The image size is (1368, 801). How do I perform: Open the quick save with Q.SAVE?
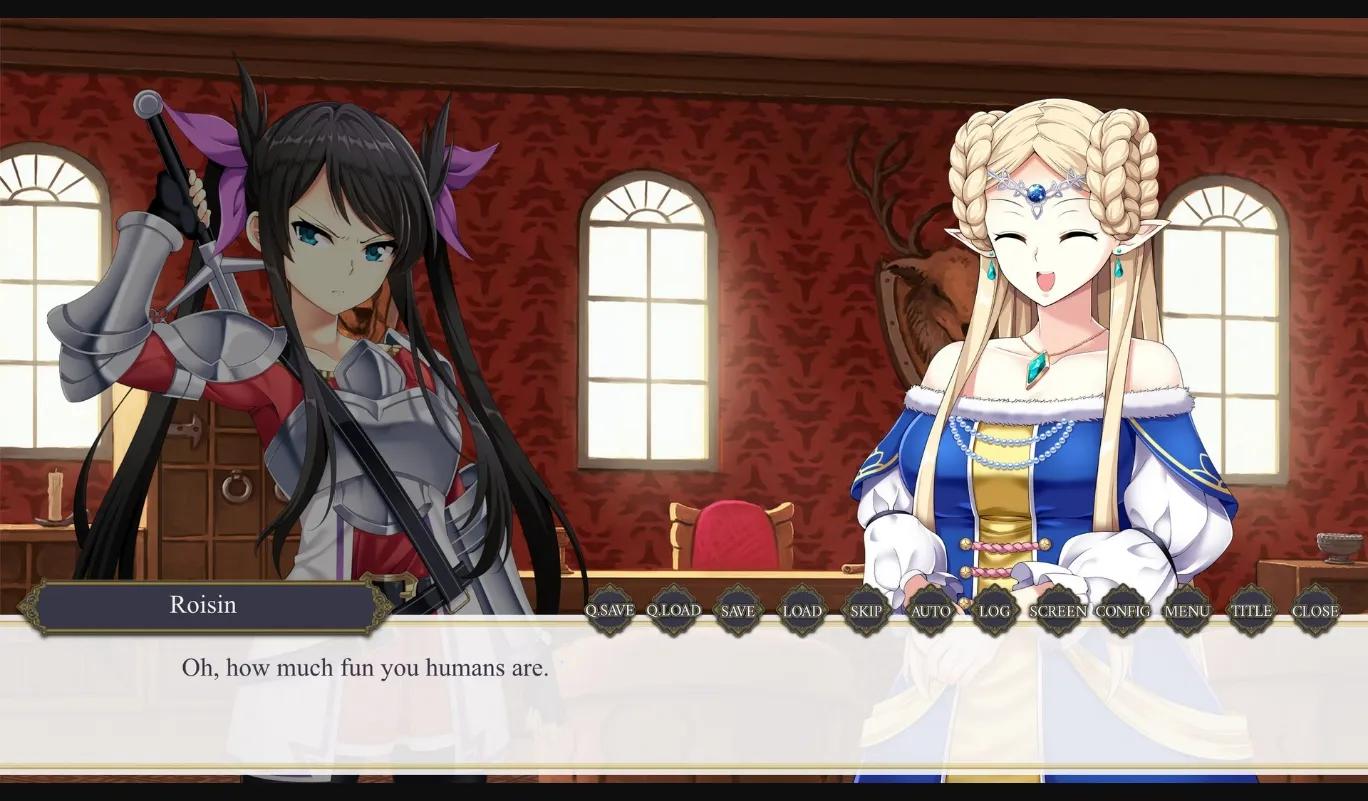point(610,610)
